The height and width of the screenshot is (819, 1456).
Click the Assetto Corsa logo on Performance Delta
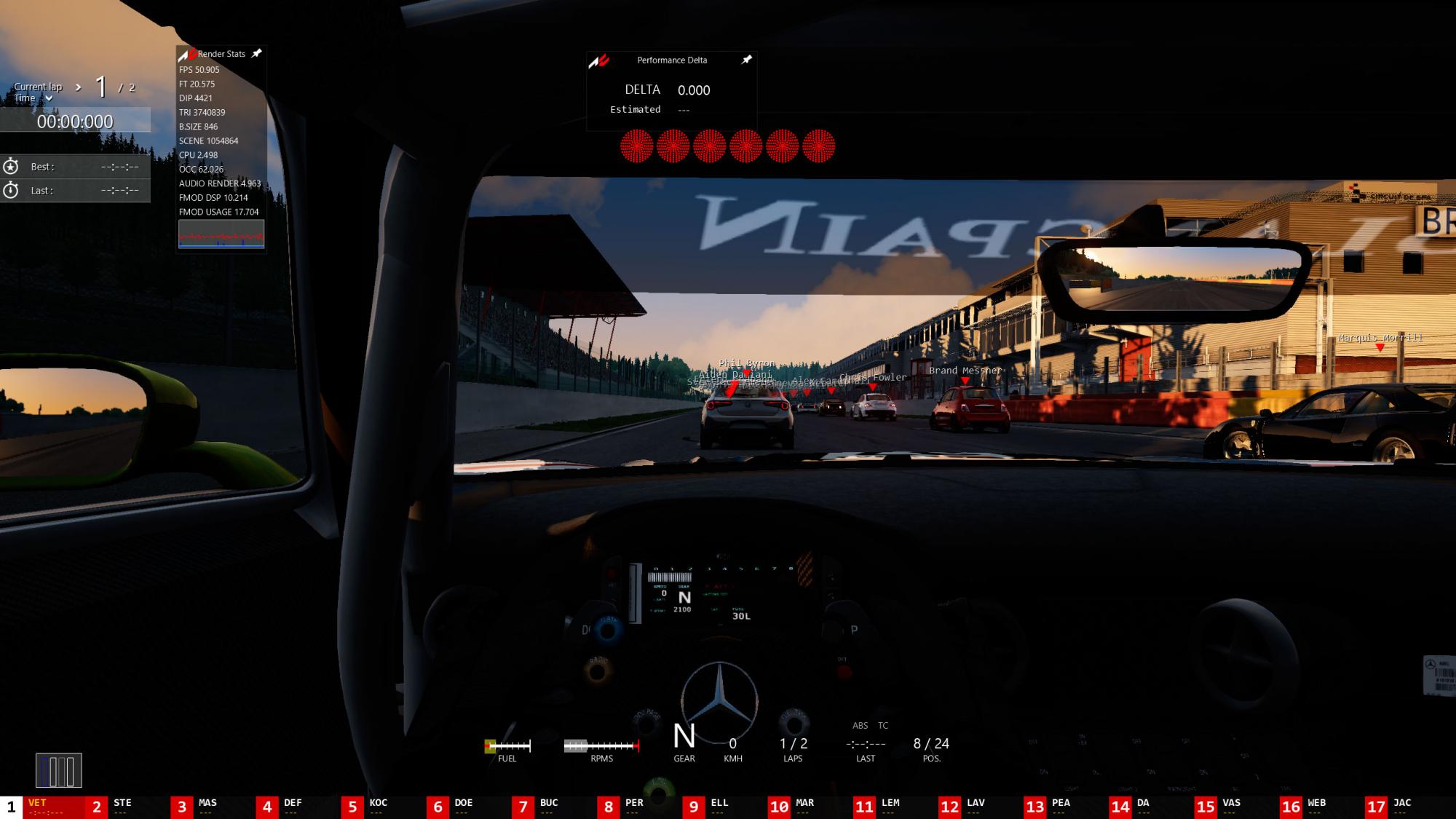(x=599, y=61)
